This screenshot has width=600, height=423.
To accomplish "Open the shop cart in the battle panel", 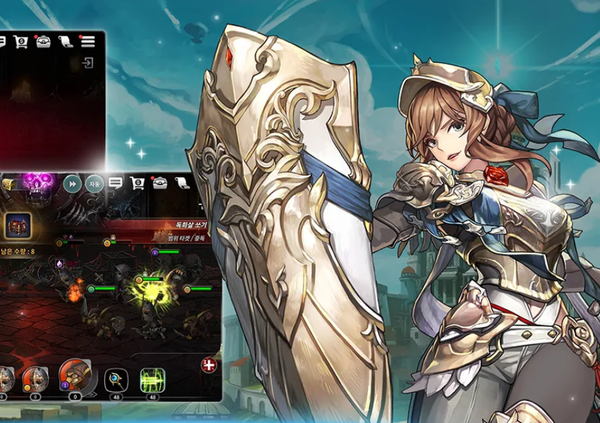I will coord(137,183).
